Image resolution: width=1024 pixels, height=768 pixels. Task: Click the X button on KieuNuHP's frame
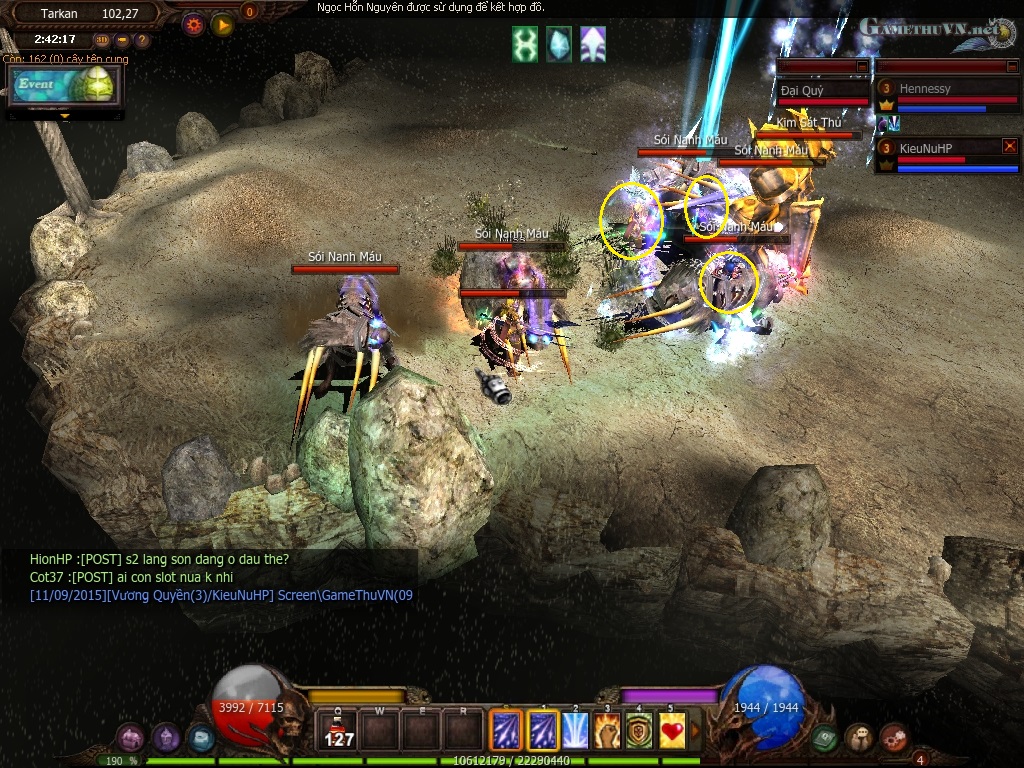tap(1009, 146)
